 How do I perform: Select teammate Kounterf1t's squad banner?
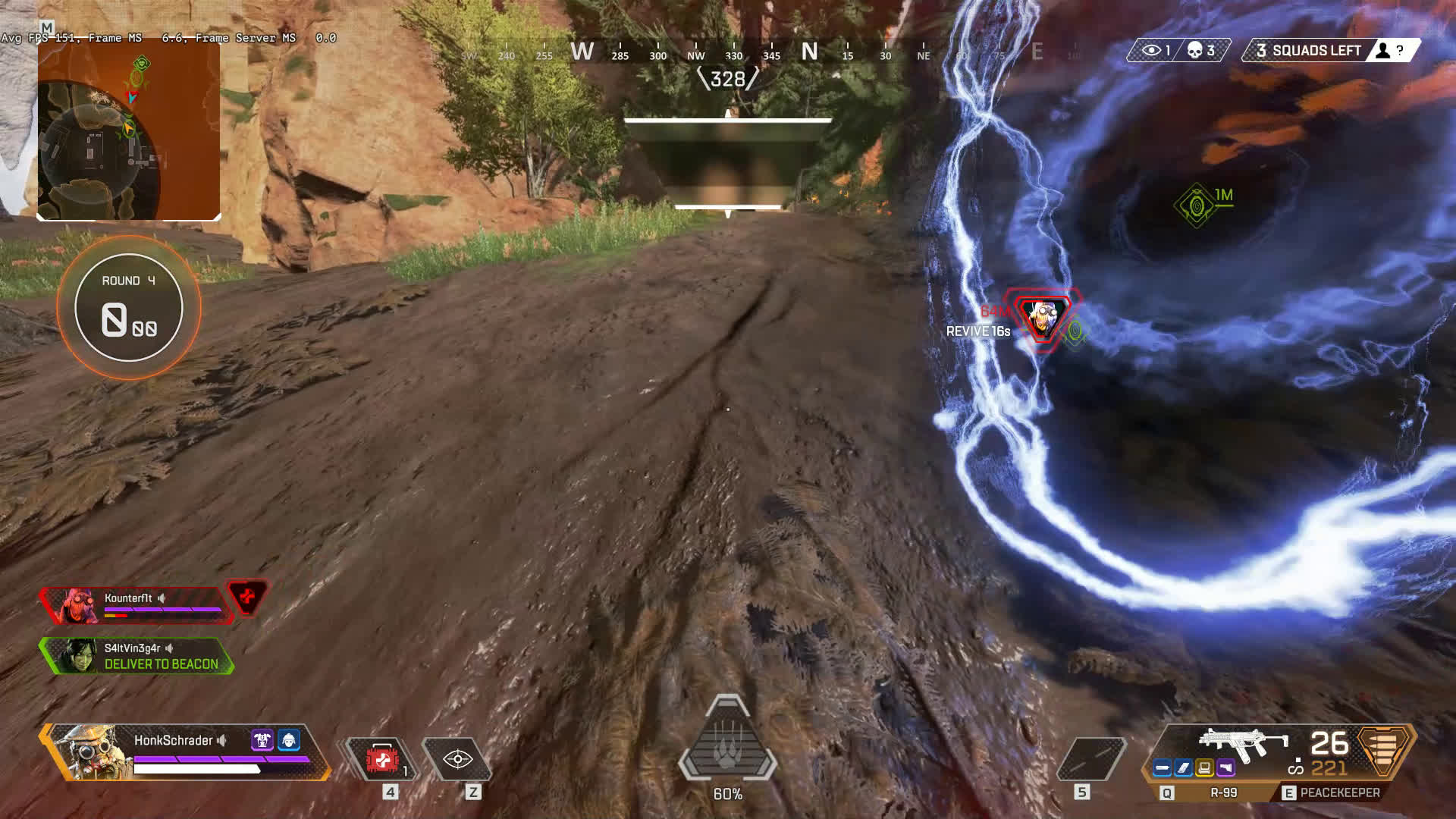[x=136, y=605]
